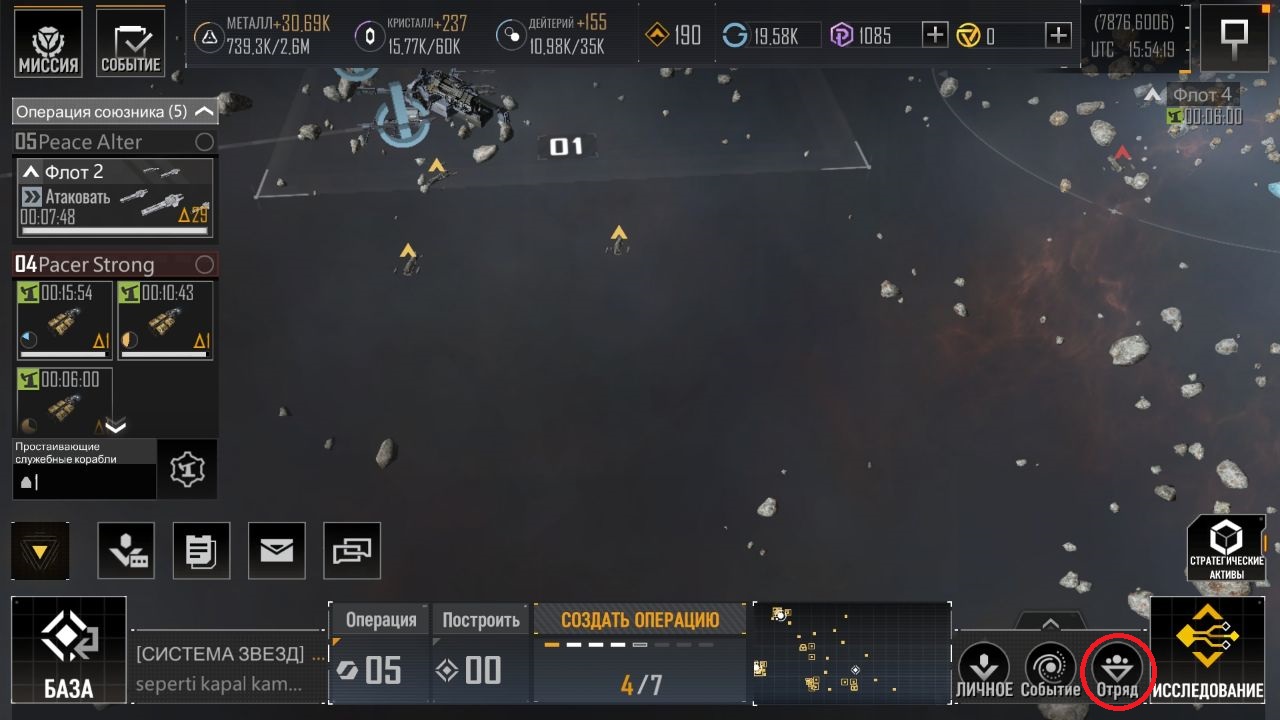Open the Отряд squad button
The height and width of the screenshot is (720, 1280).
click(x=1117, y=670)
